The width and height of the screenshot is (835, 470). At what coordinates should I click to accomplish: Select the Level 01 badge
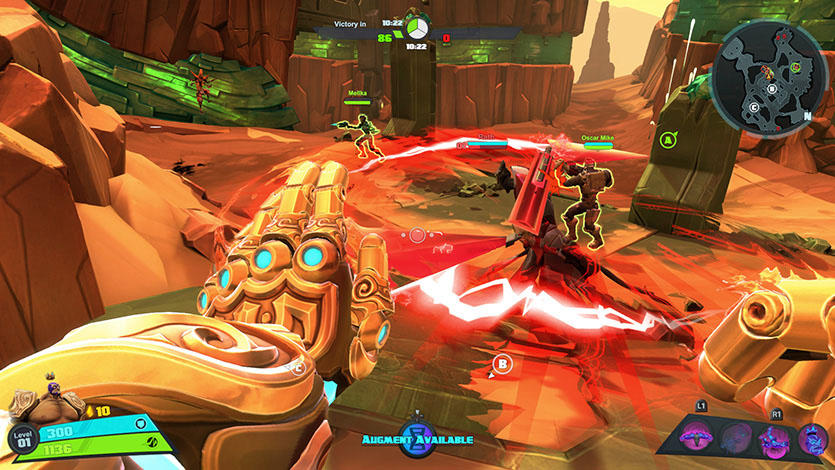coord(22,437)
